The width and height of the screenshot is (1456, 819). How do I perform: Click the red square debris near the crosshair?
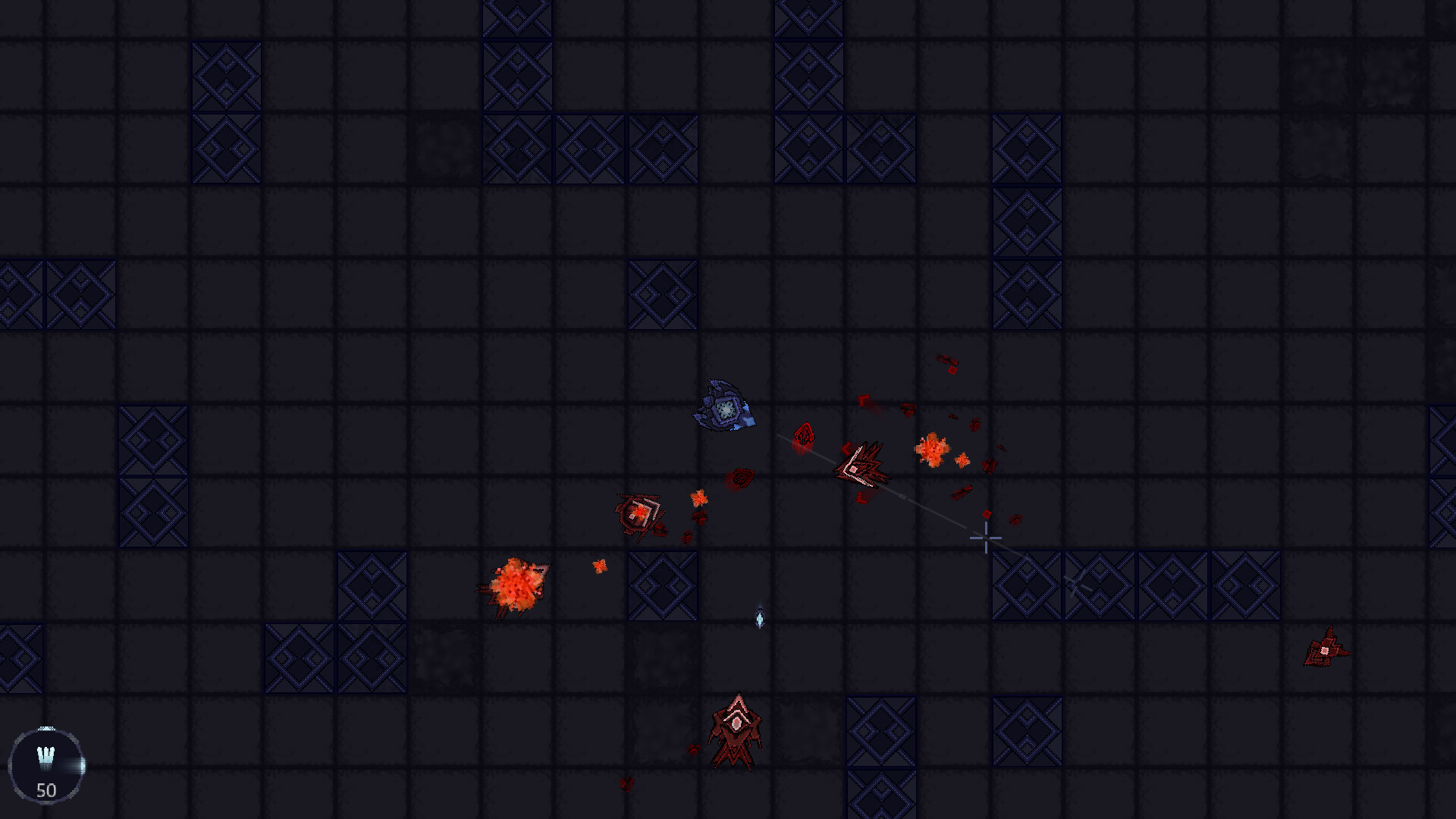pos(987,516)
